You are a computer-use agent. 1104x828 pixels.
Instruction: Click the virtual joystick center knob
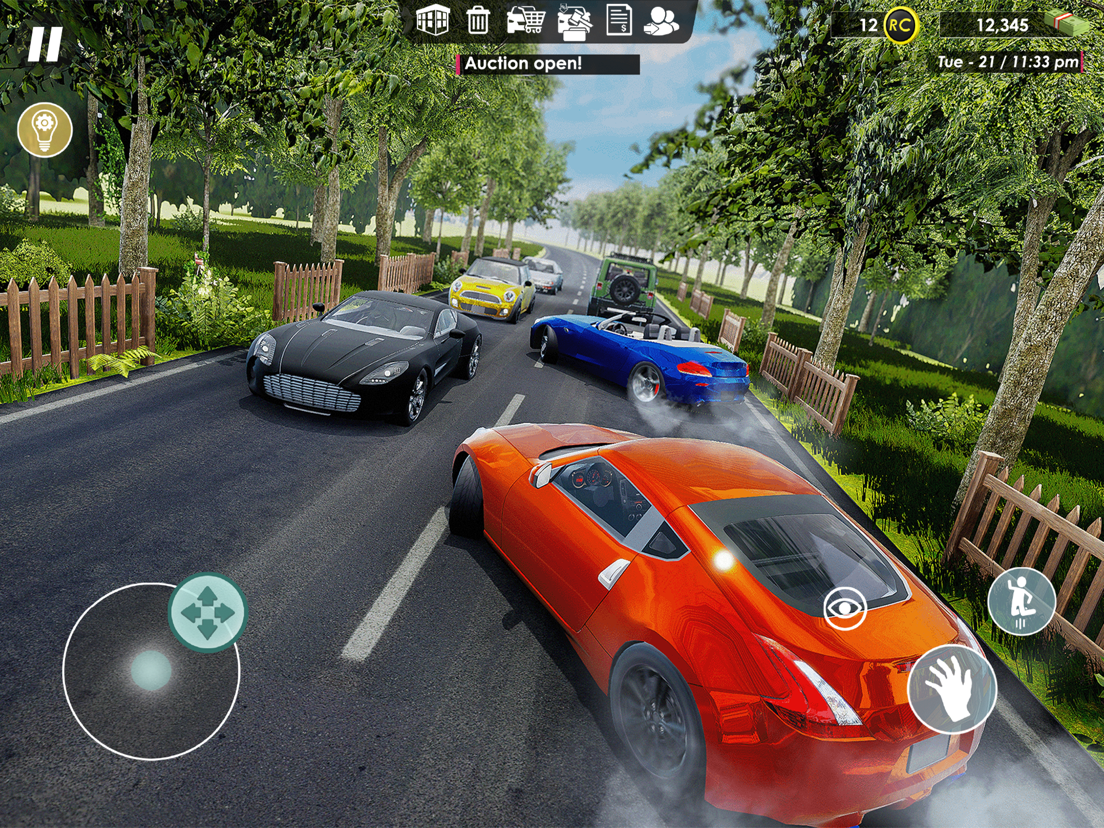click(151, 670)
